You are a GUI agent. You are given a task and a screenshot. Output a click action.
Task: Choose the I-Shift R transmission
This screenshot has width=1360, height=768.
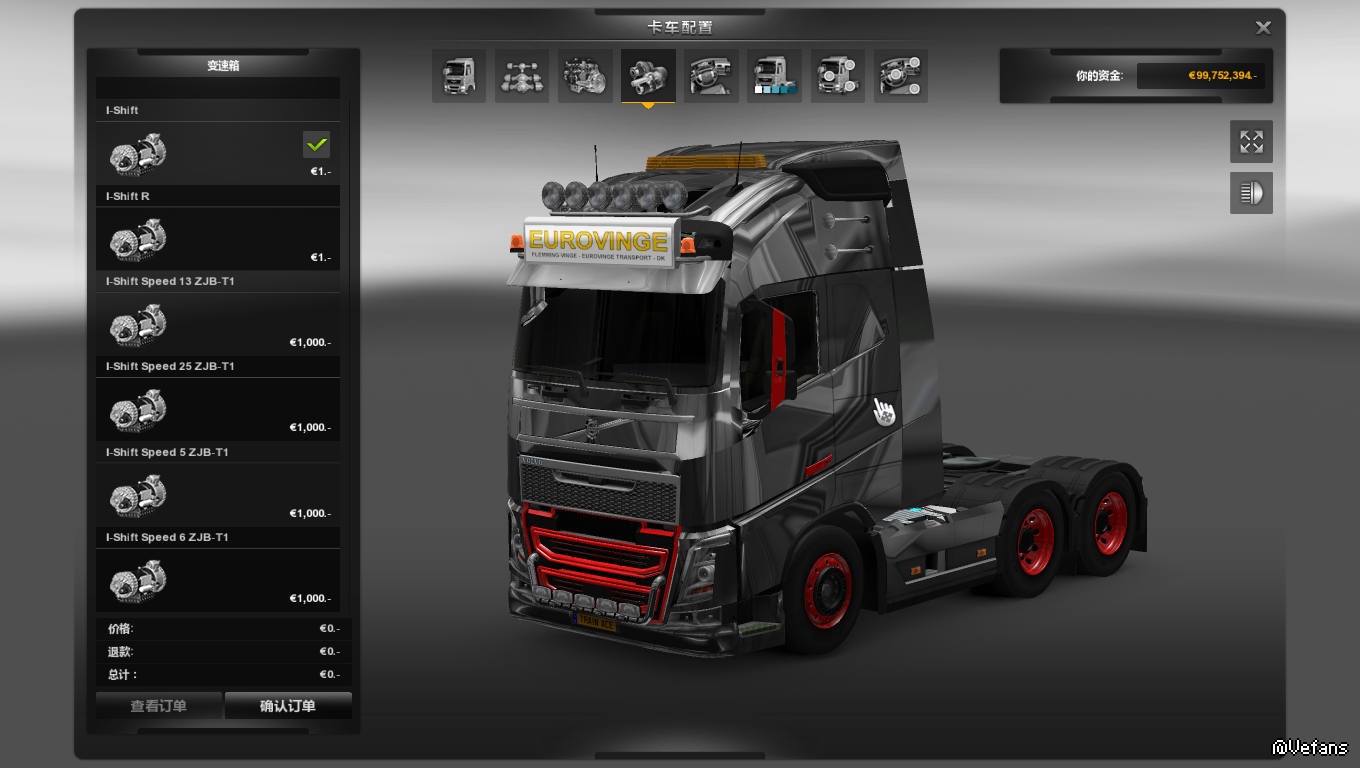[x=218, y=239]
